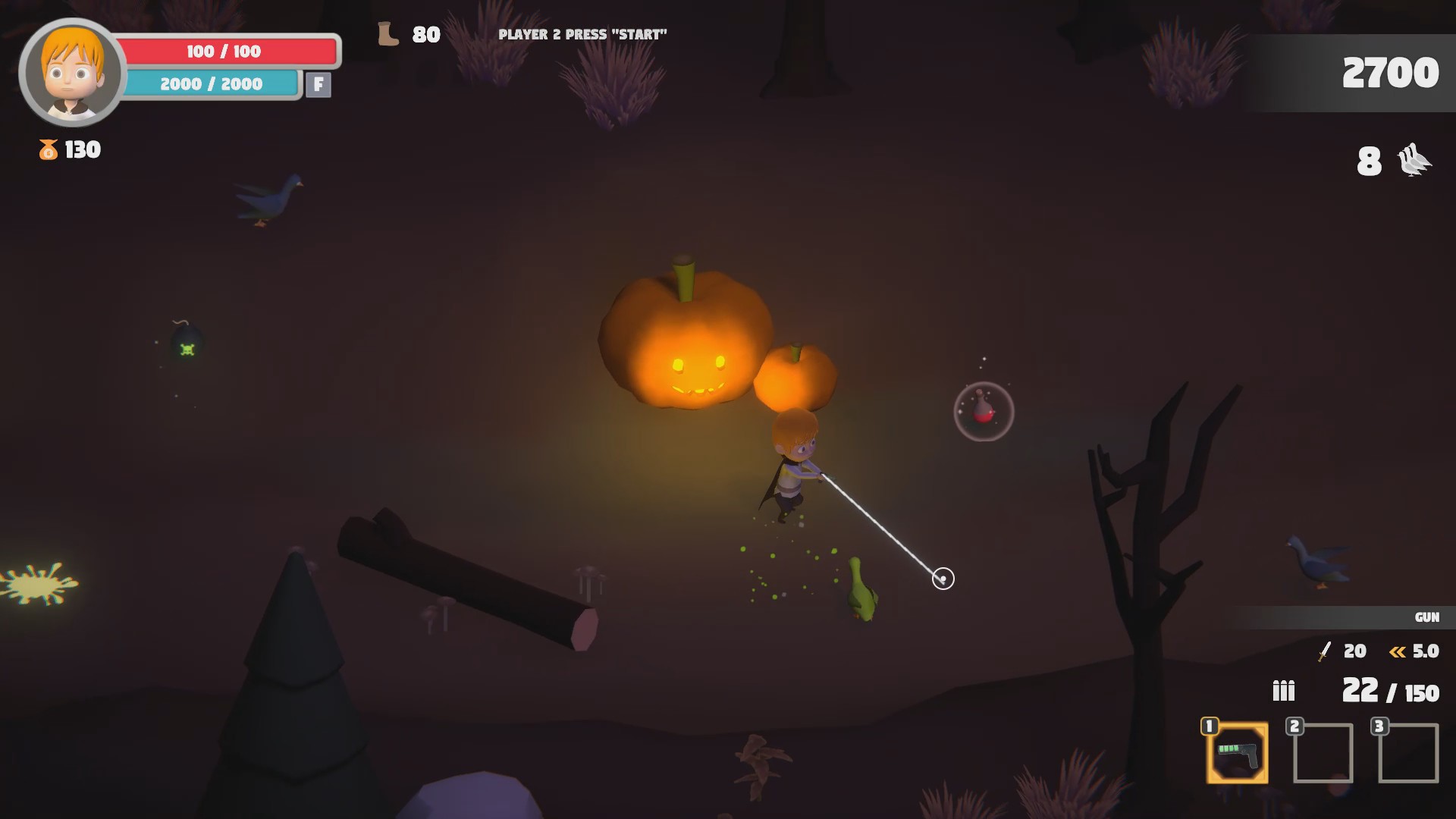Click the money bag currency icon

coord(47,149)
